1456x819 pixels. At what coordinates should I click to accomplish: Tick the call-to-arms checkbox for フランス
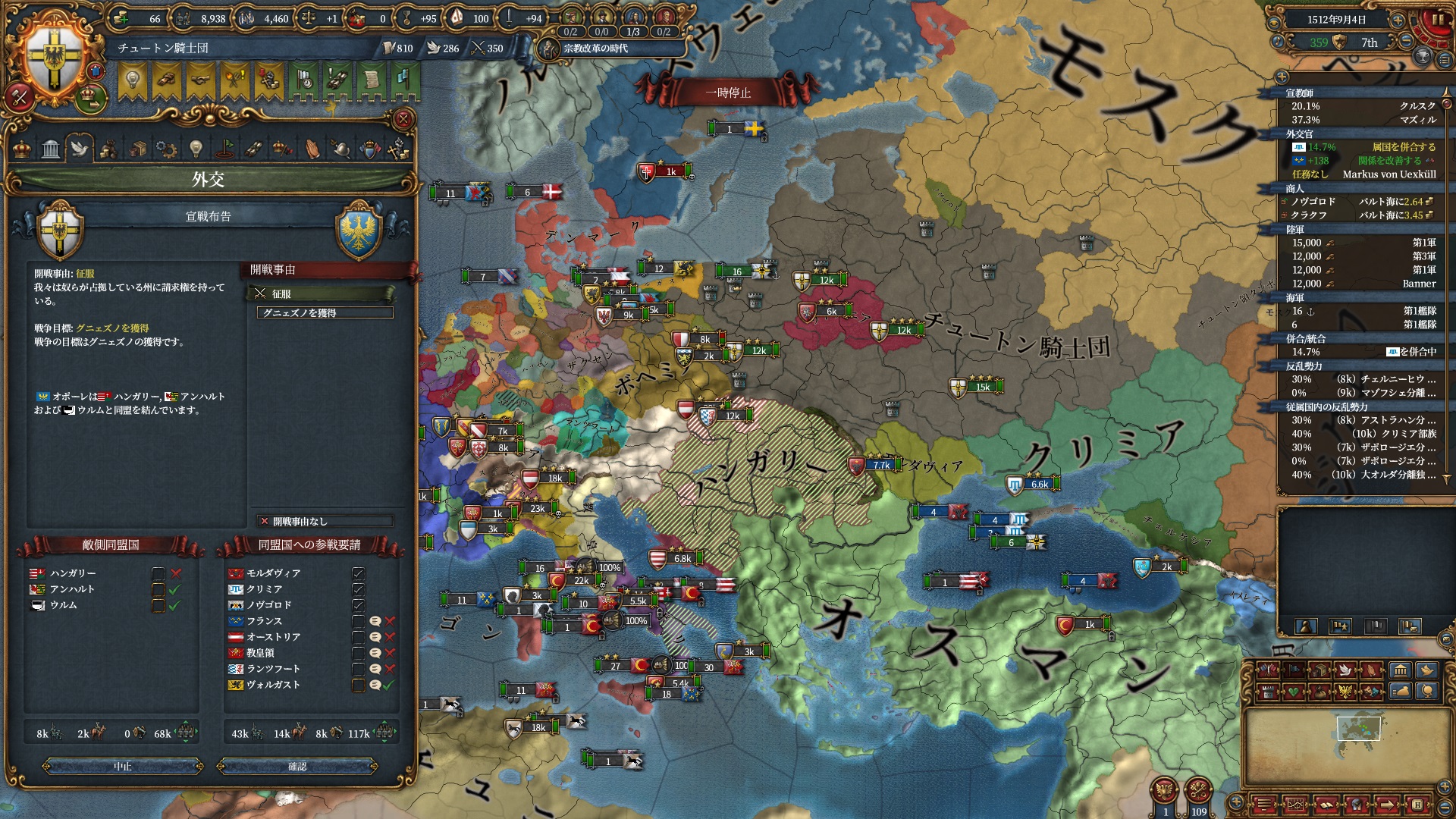click(359, 621)
